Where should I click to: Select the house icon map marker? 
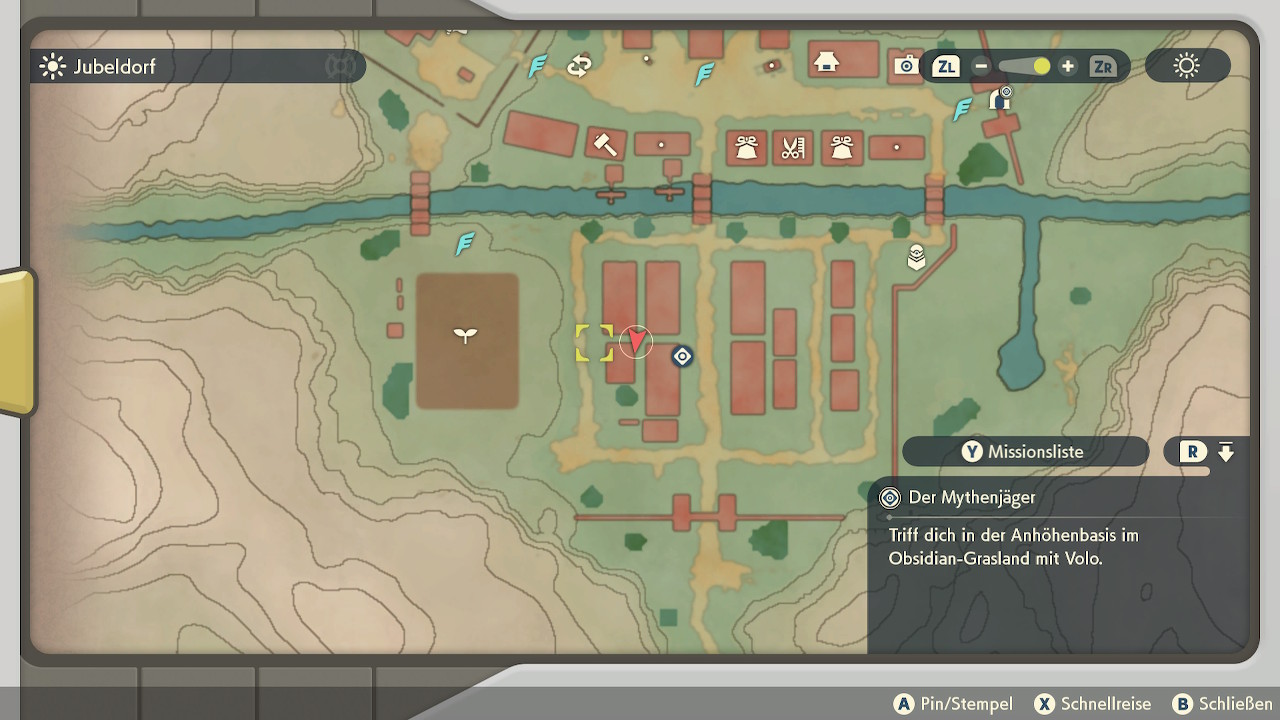pyautogui.click(x=826, y=62)
